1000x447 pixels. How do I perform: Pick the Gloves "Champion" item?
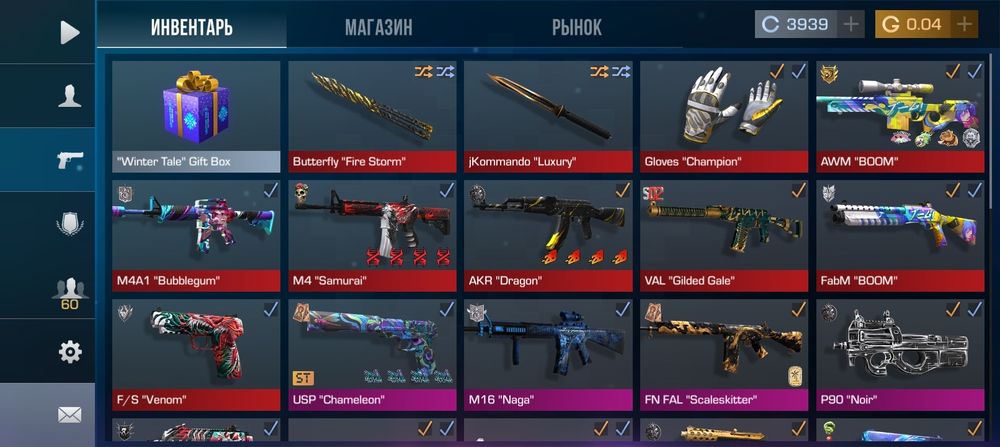click(724, 116)
